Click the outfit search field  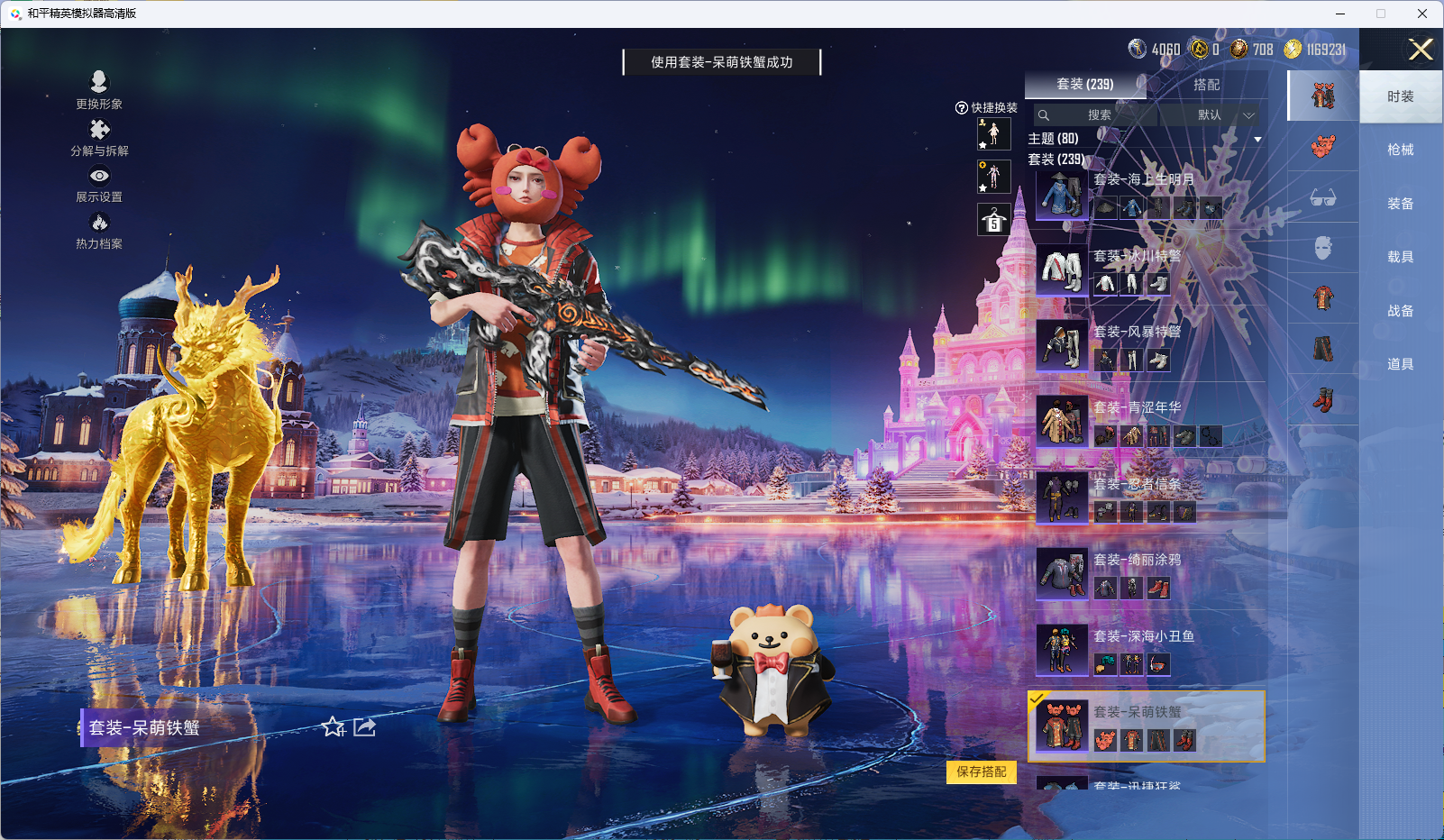point(1096,115)
